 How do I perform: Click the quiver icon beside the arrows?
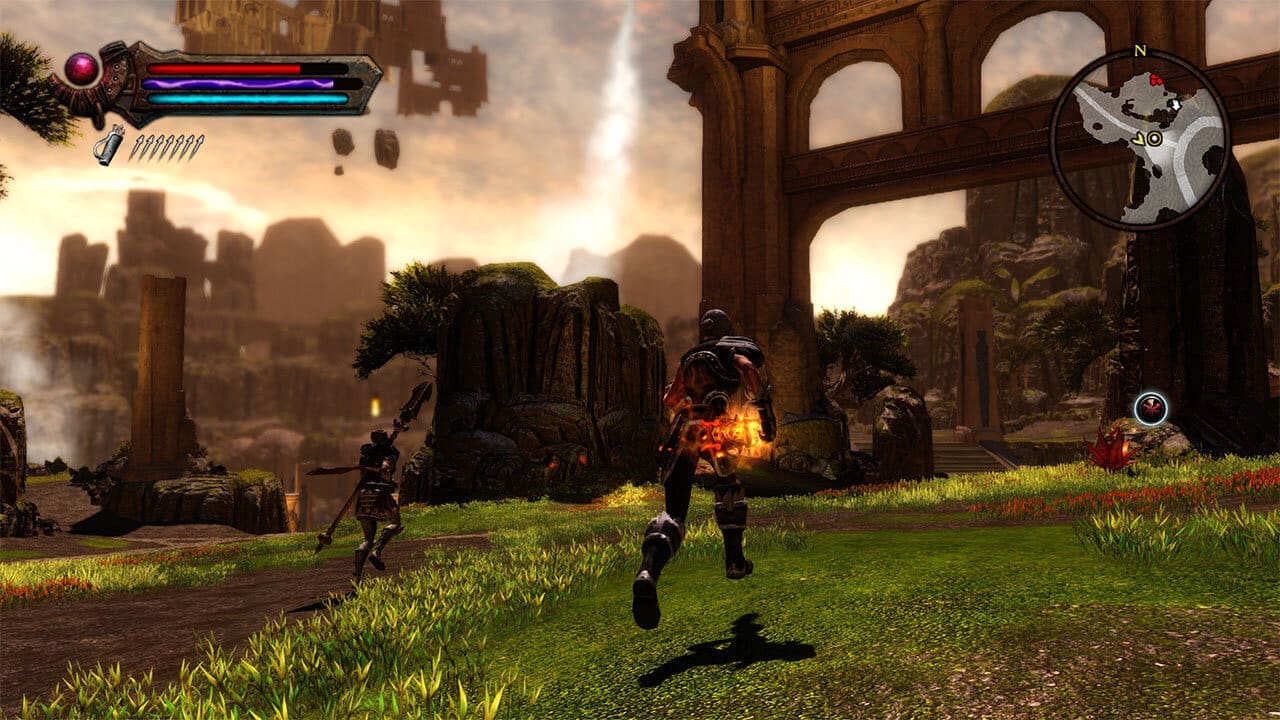109,145
